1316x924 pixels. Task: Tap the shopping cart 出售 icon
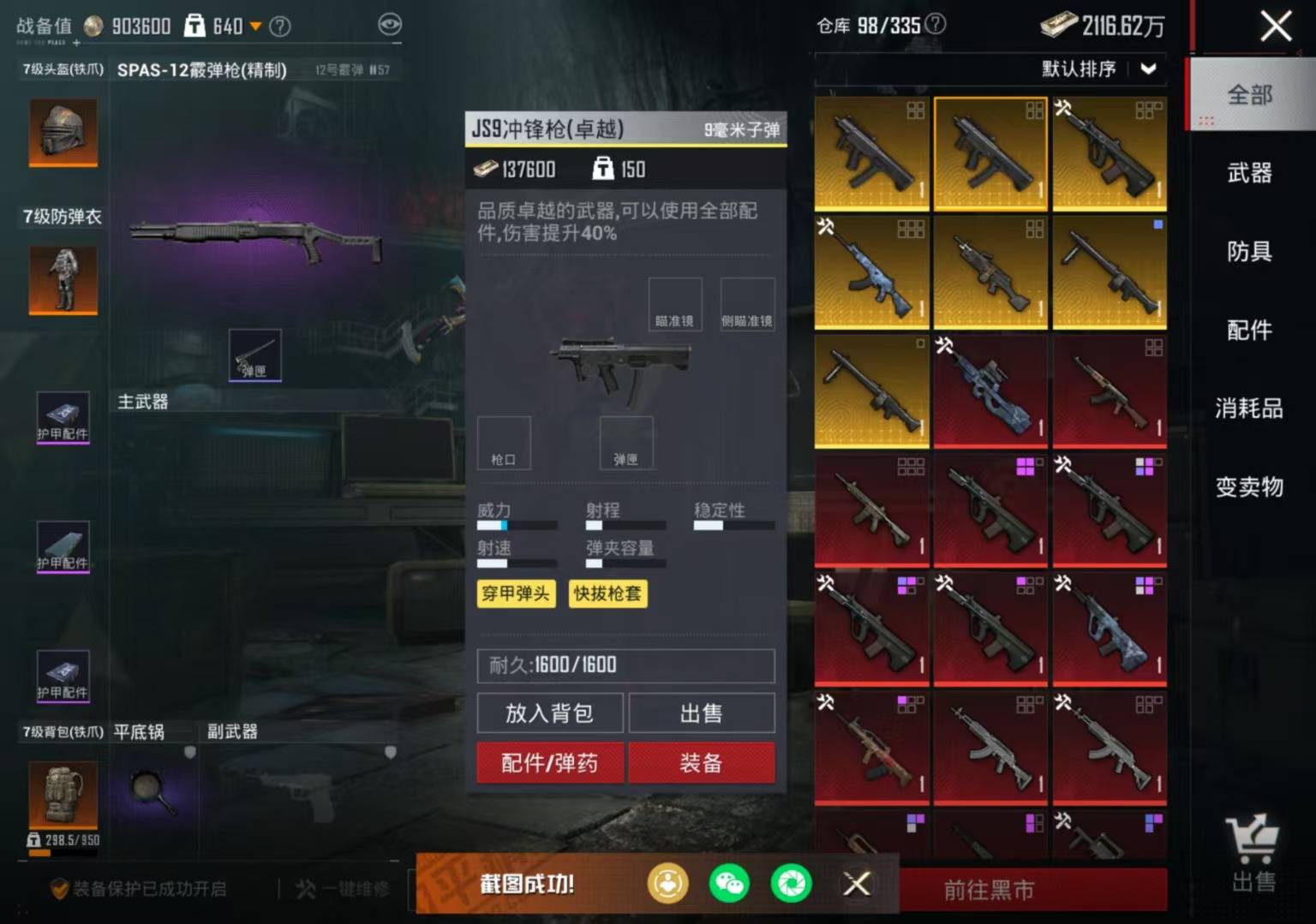click(x=1253, y=854)
